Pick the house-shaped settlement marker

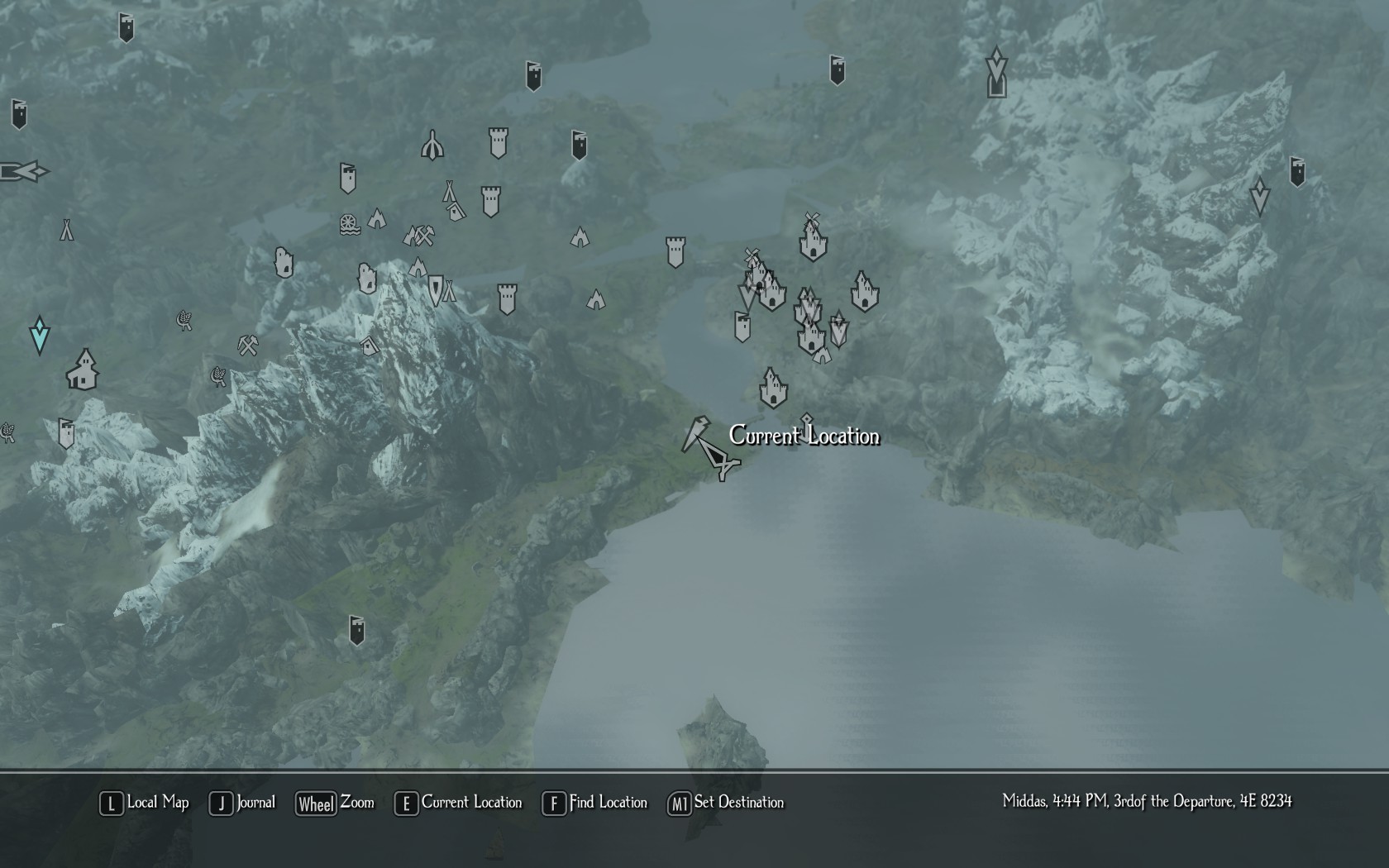point(83,370)
